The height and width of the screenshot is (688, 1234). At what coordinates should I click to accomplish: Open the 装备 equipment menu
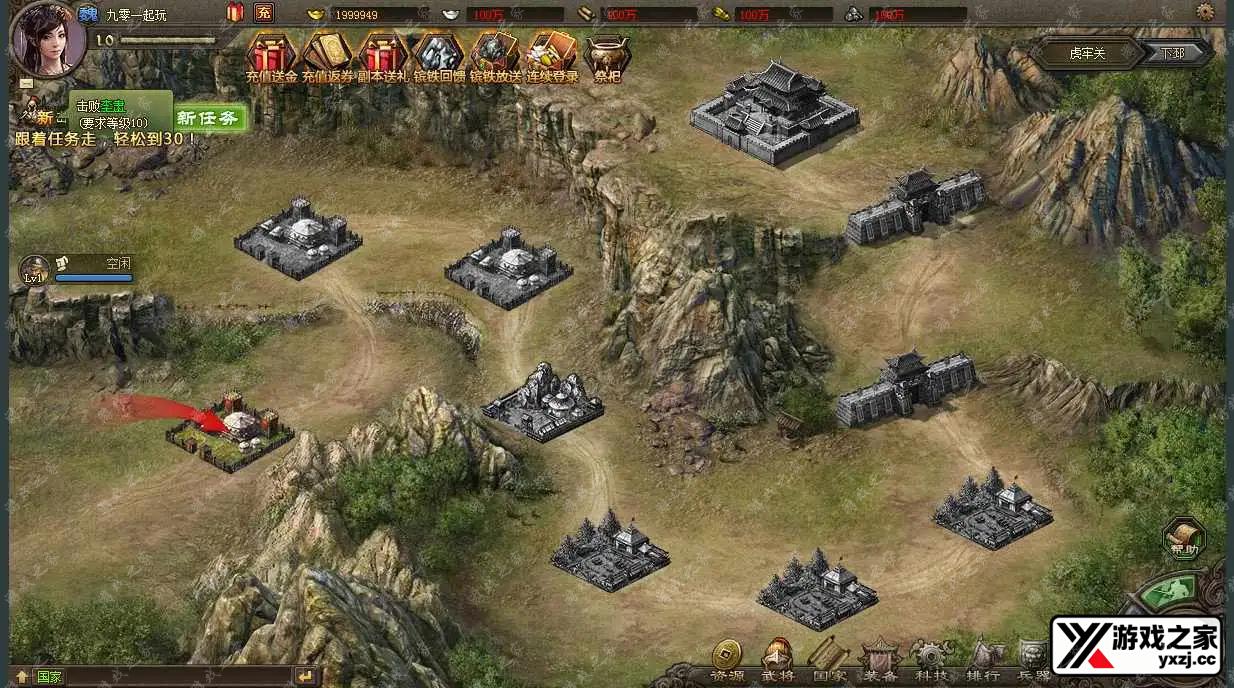881,660
